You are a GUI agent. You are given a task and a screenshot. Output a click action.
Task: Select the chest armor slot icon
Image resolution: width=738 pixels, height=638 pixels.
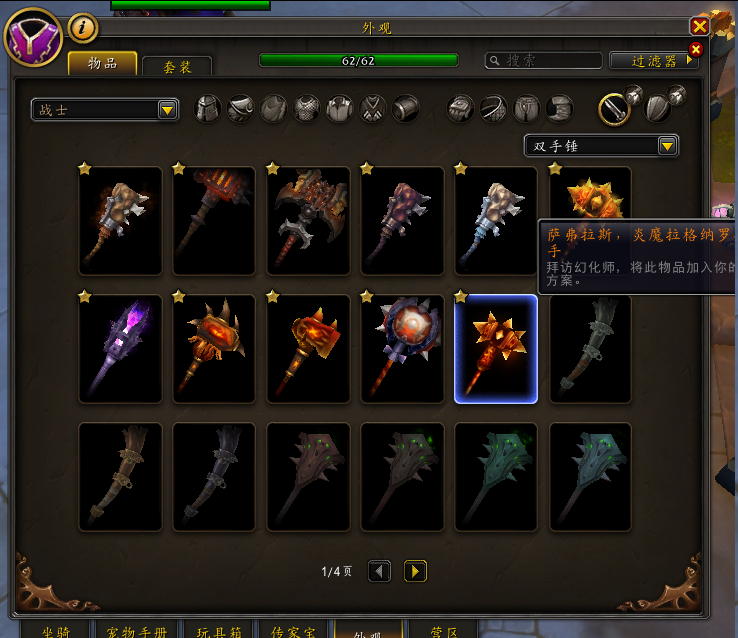pos(307,109)
